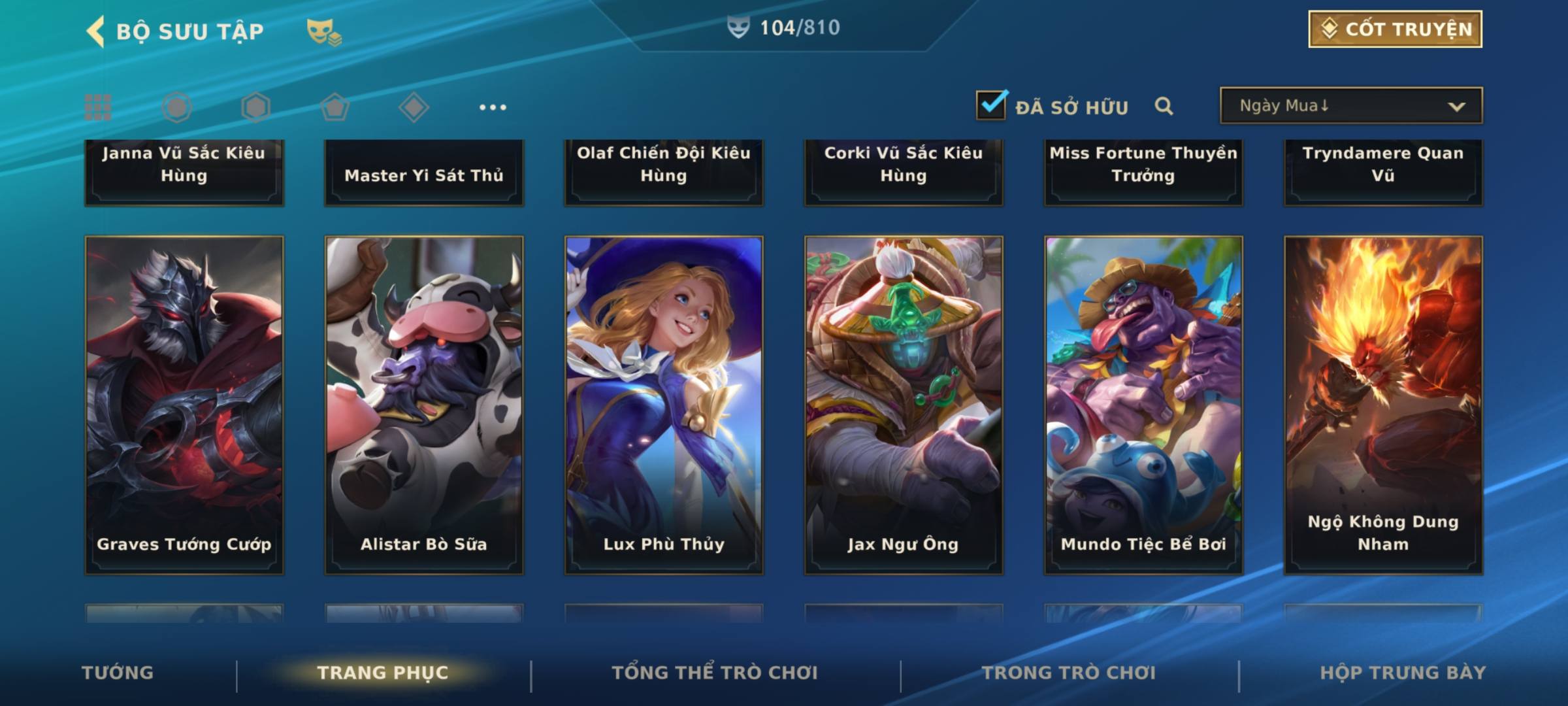Switch to the Tướng tab
The height and width of the screenshot is (706, 1568).
point(118,673)
